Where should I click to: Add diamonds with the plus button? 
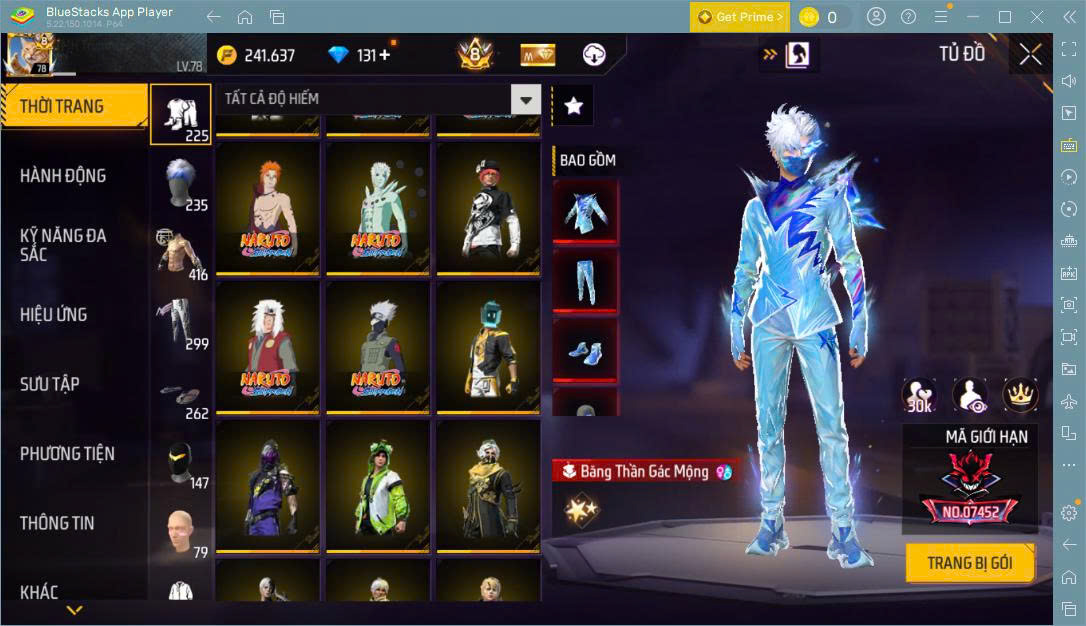pyautogui.click(x=385, y=55)
